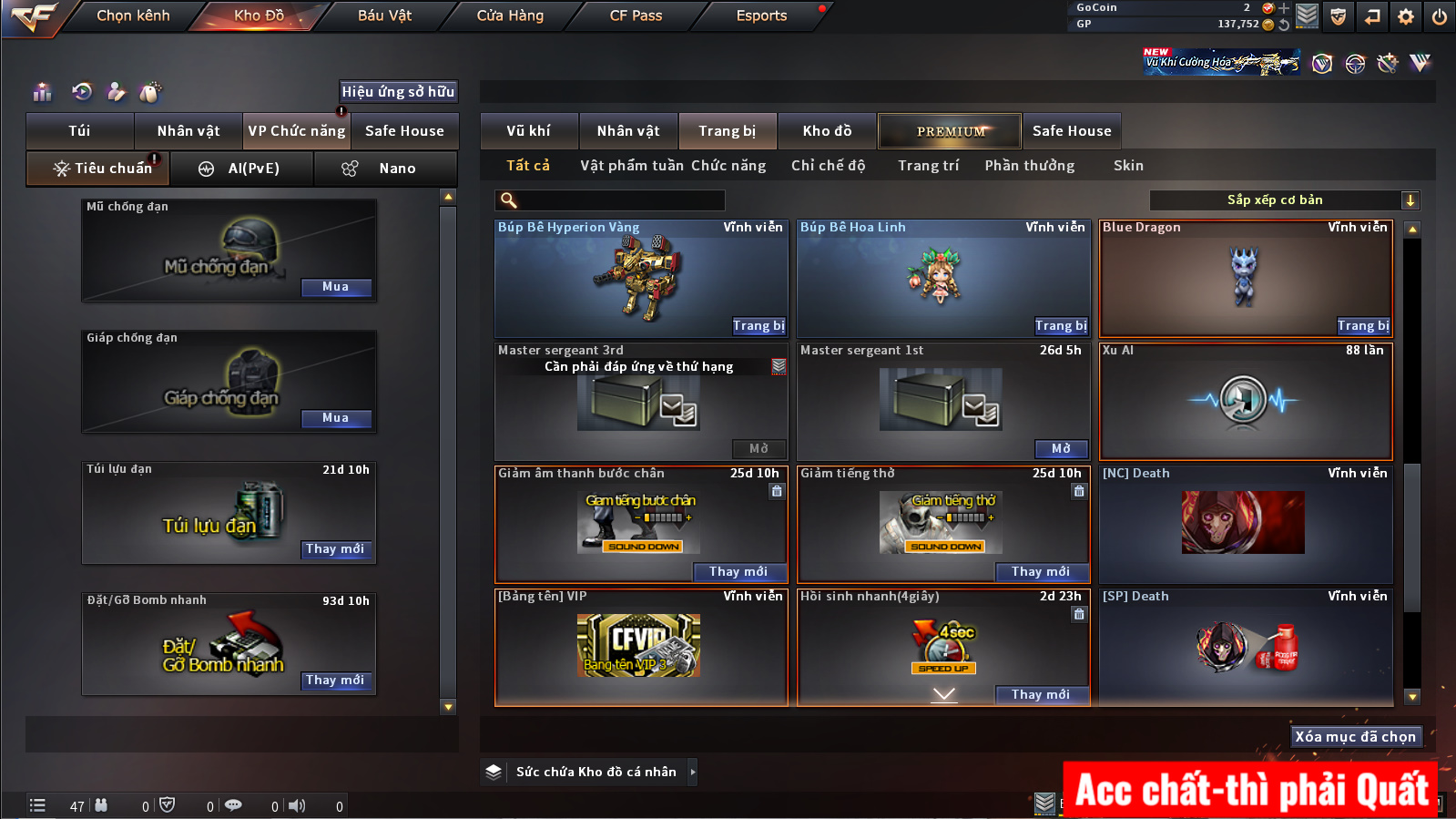Open the Master sergeant 1st crate
The height and width of the screenshot is (819, 1456).
tap(1061, 449)
